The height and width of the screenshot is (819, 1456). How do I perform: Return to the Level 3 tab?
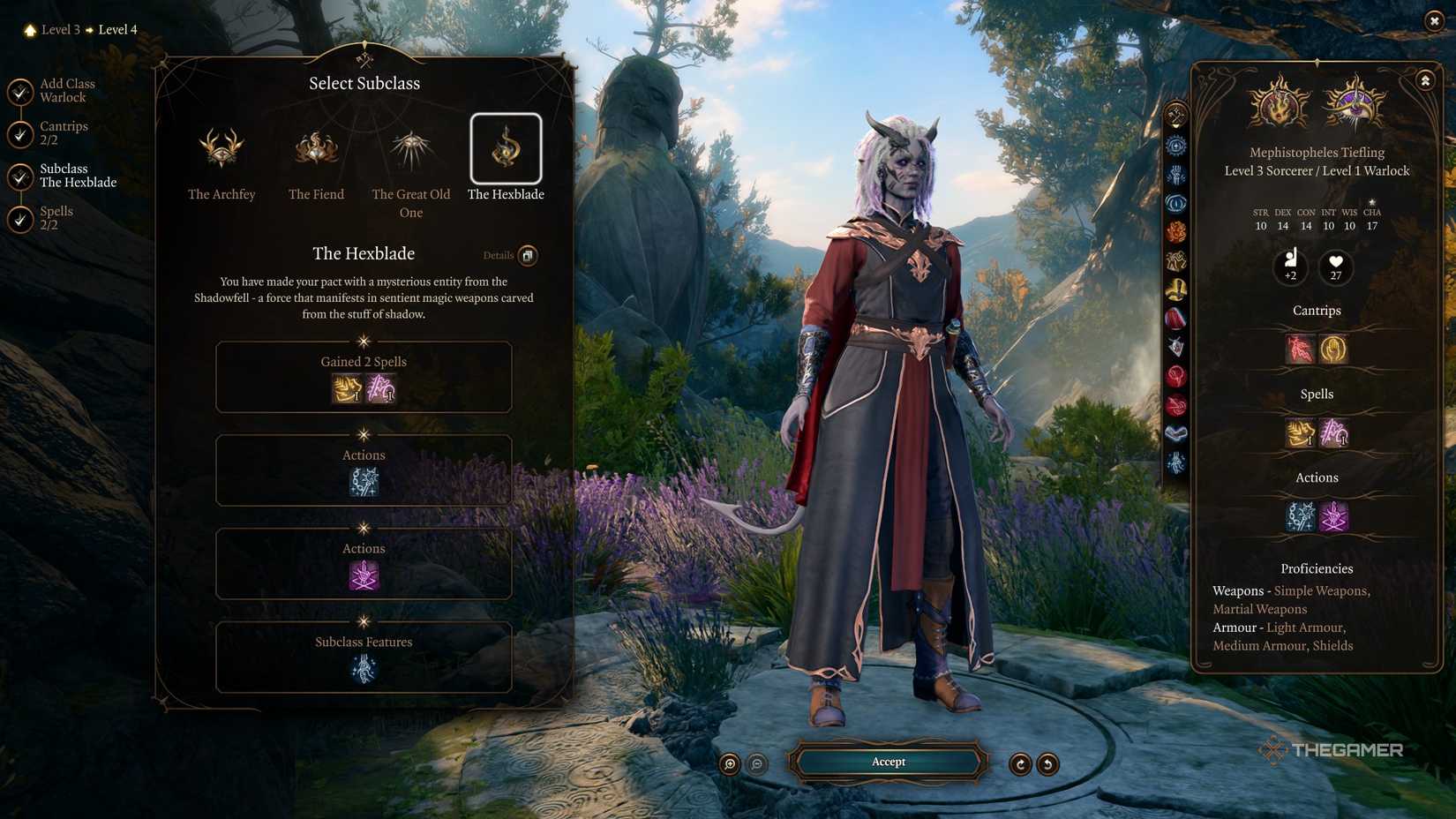tap(60, 29)
